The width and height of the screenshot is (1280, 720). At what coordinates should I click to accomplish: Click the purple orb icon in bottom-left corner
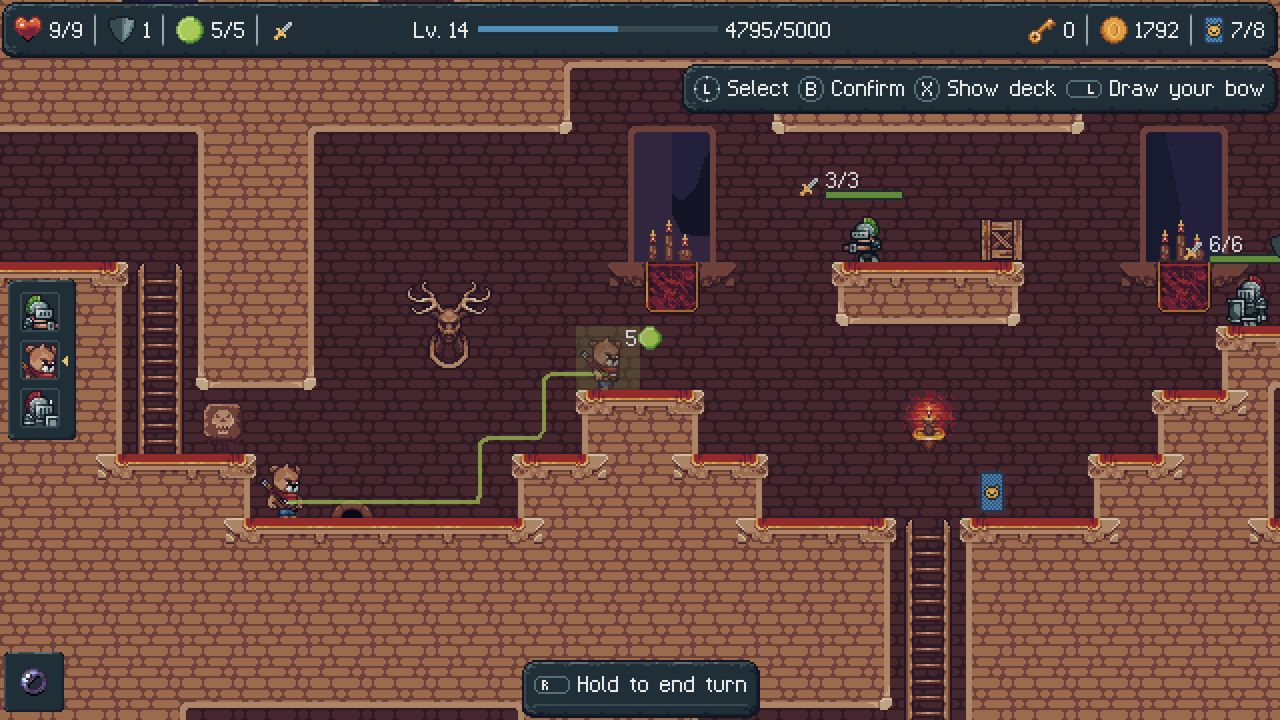click(36, 683)
